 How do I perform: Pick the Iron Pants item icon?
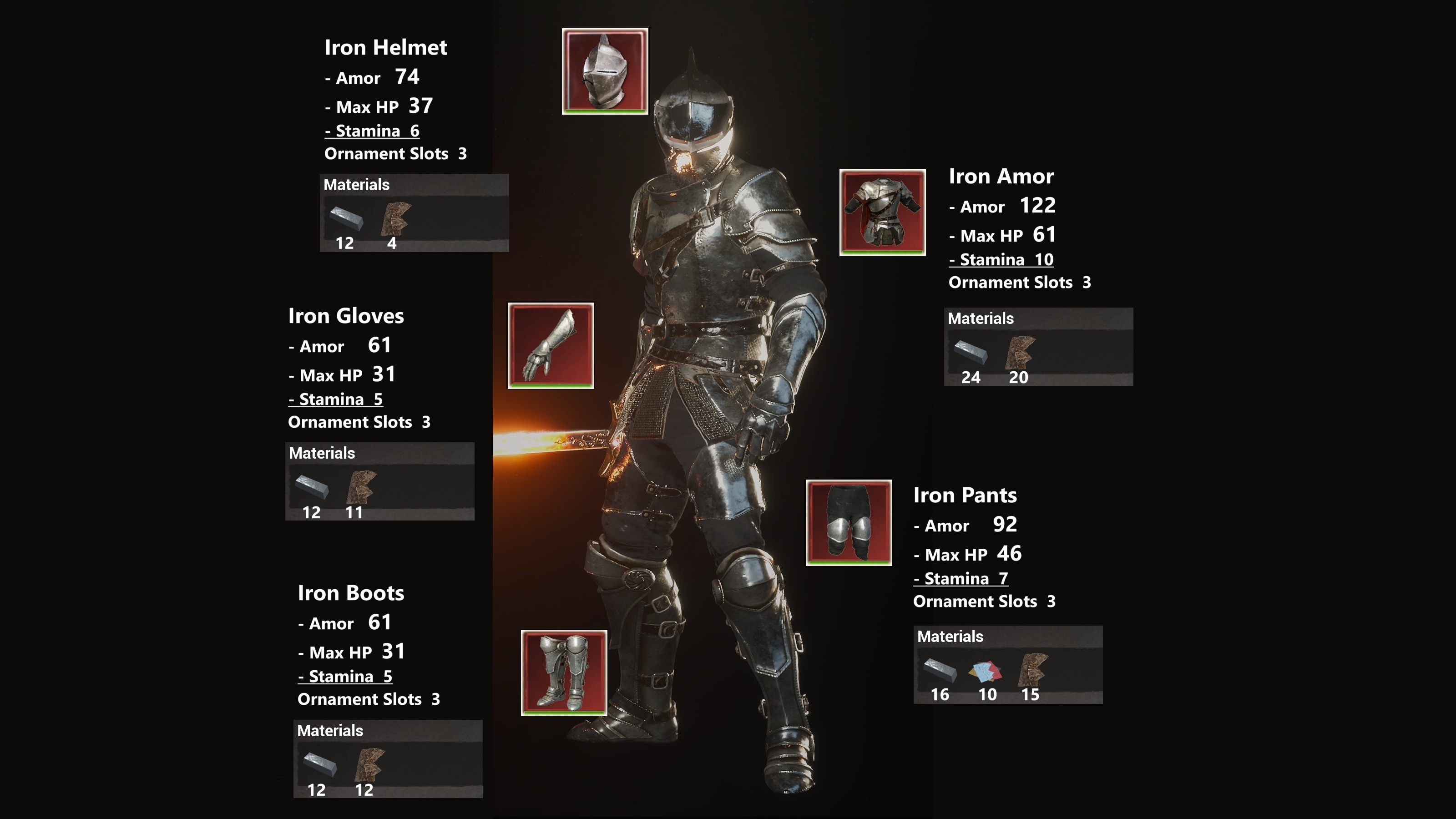849,523
